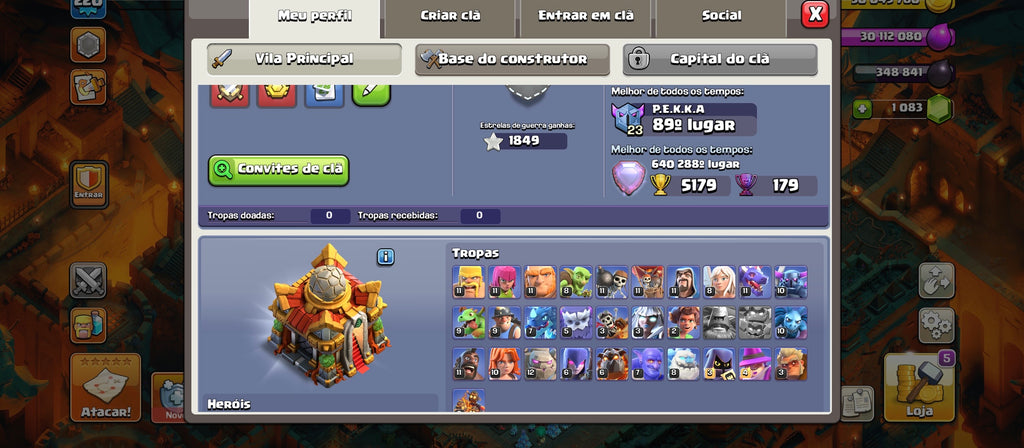Select the Barbarian troop icon
Image resolution: width=1024 pixels, height=448 pixels.
pos(467,281)
